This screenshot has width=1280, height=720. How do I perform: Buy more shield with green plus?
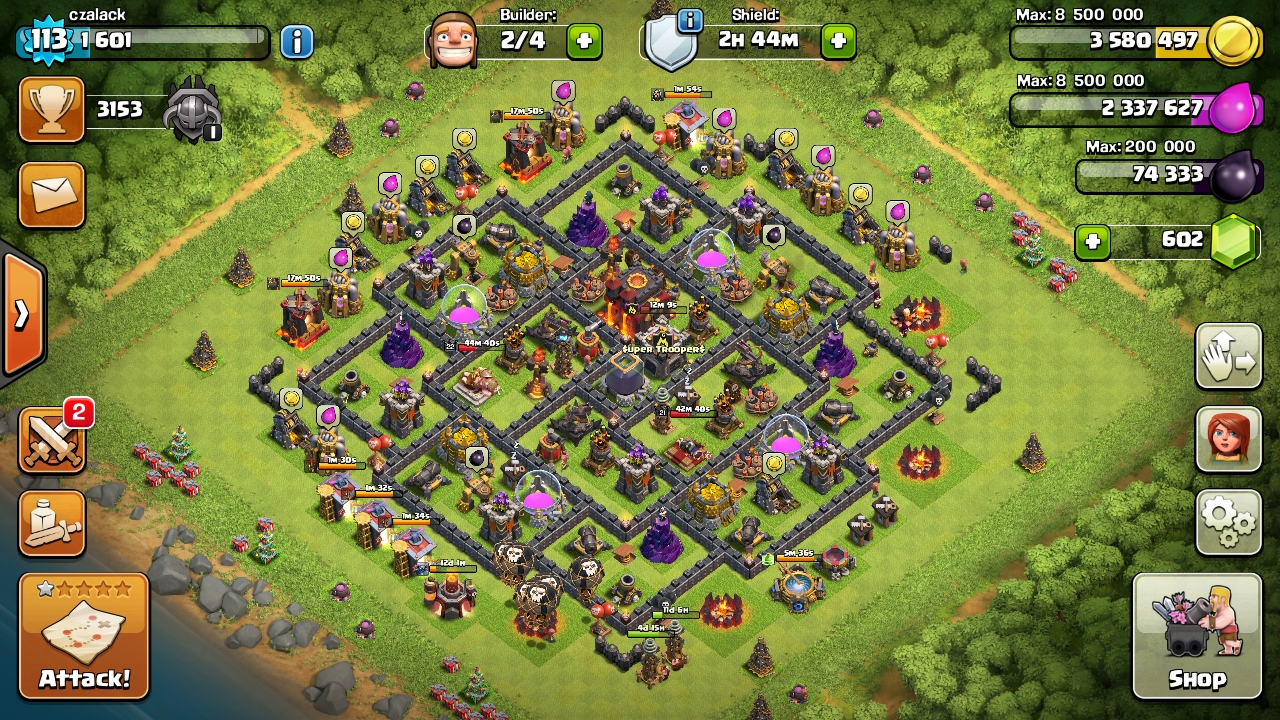(838, 42)
